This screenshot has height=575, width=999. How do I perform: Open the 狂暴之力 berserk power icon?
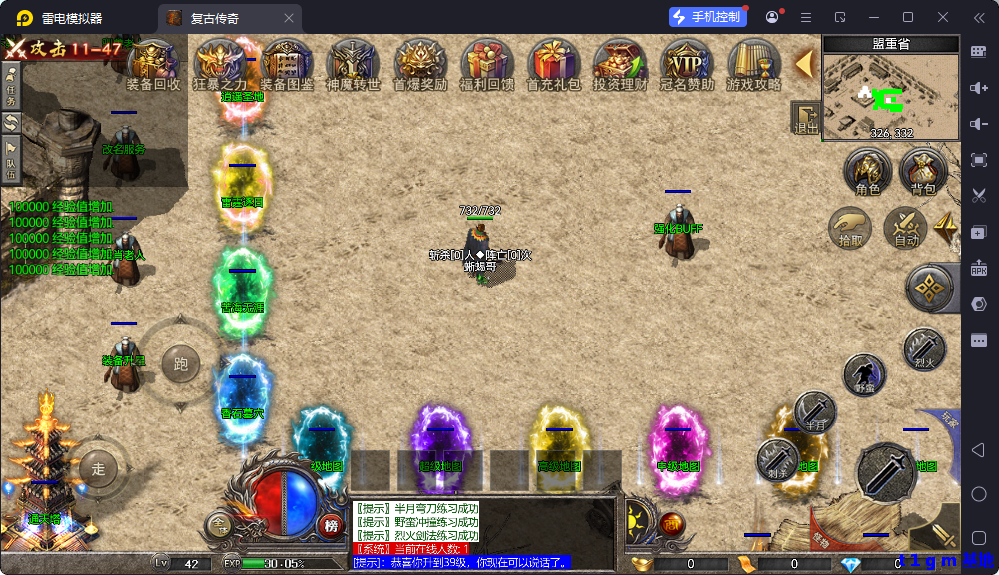(219, 65)
